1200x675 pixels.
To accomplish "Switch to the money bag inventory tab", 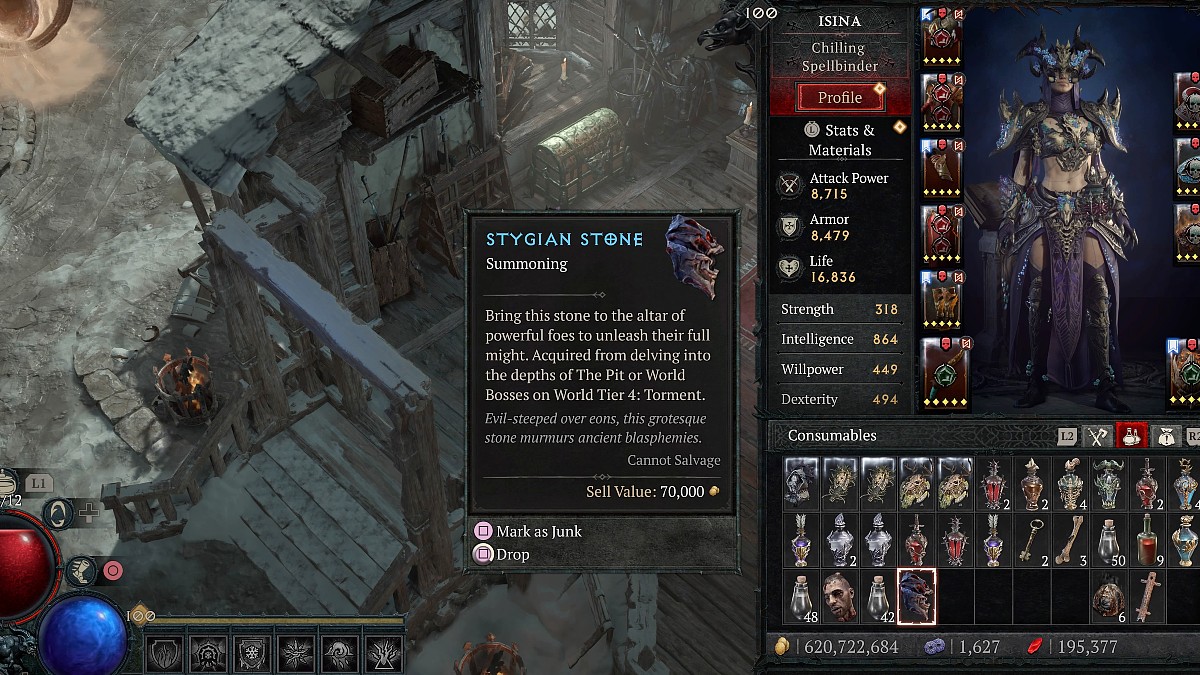I will coord(1164,436).
